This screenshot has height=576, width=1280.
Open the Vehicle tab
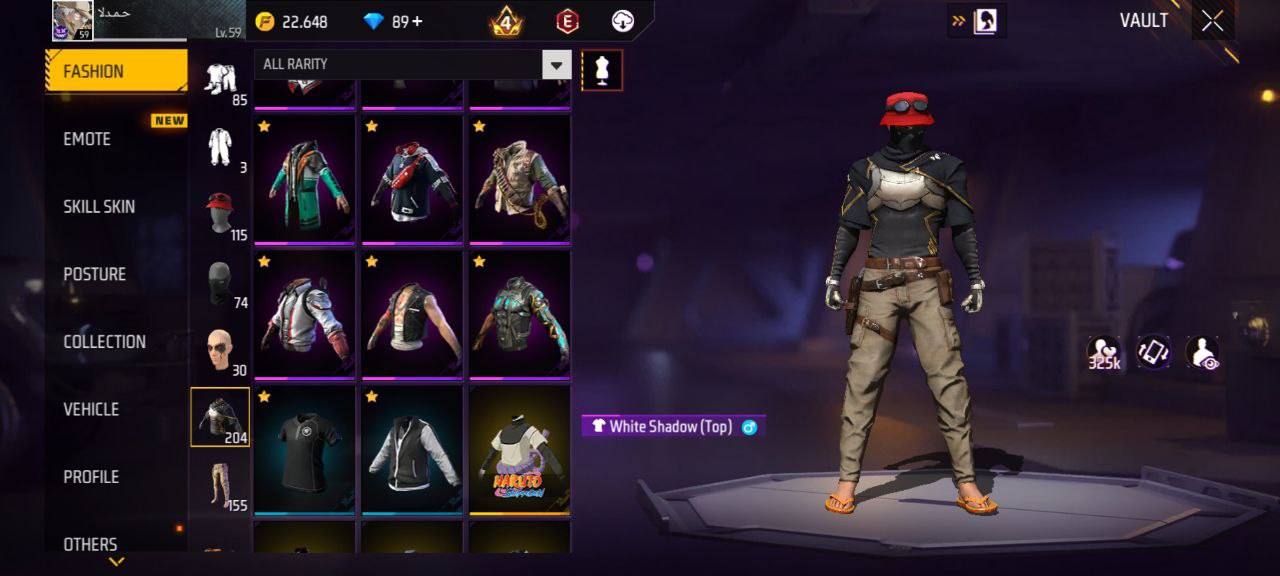(x=91, y=409)
